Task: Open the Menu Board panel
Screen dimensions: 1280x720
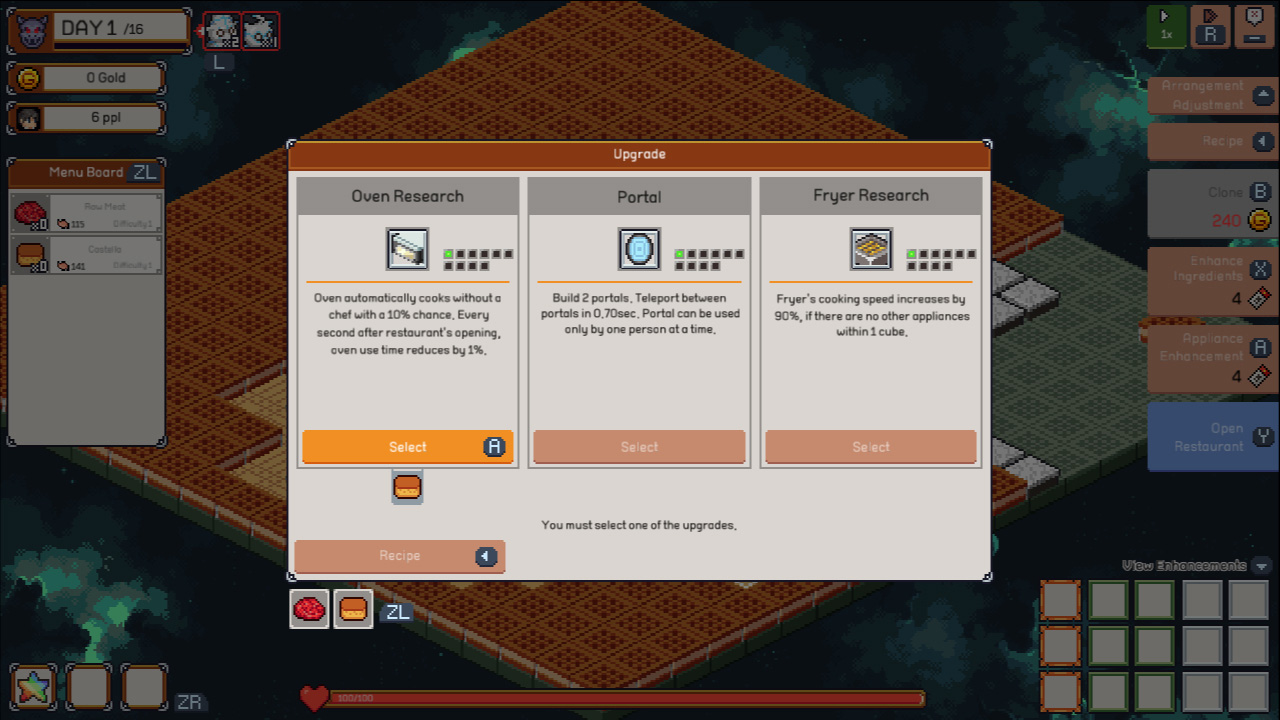Action: click(x=85, y=172)
